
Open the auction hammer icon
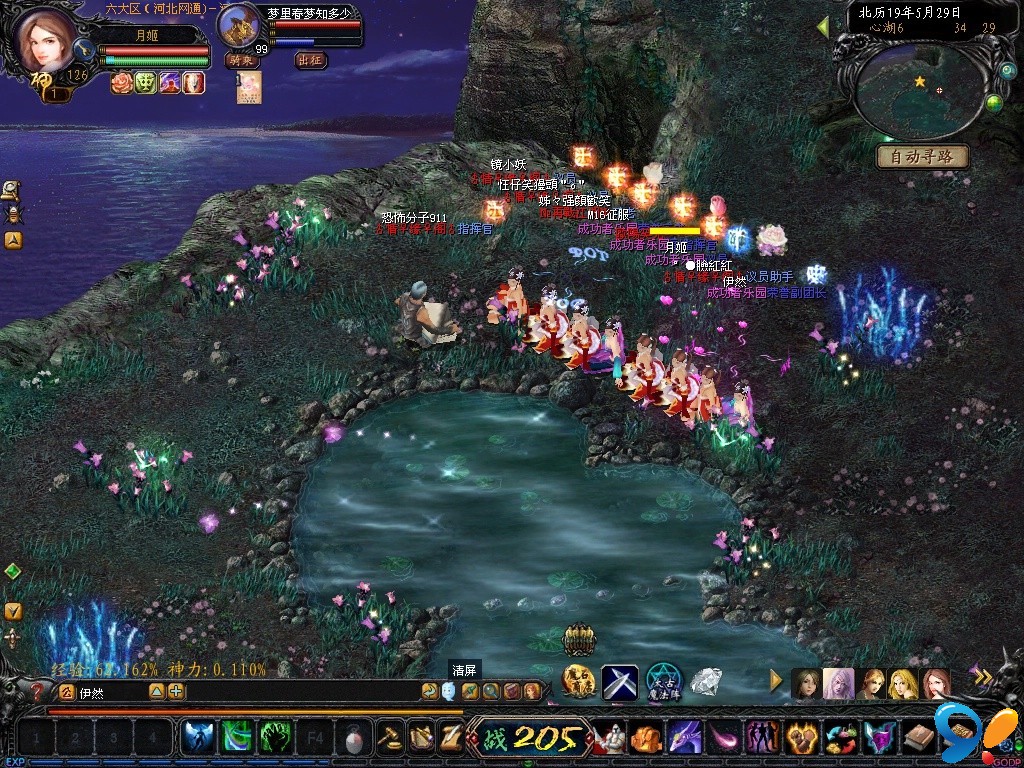(387, 738)
